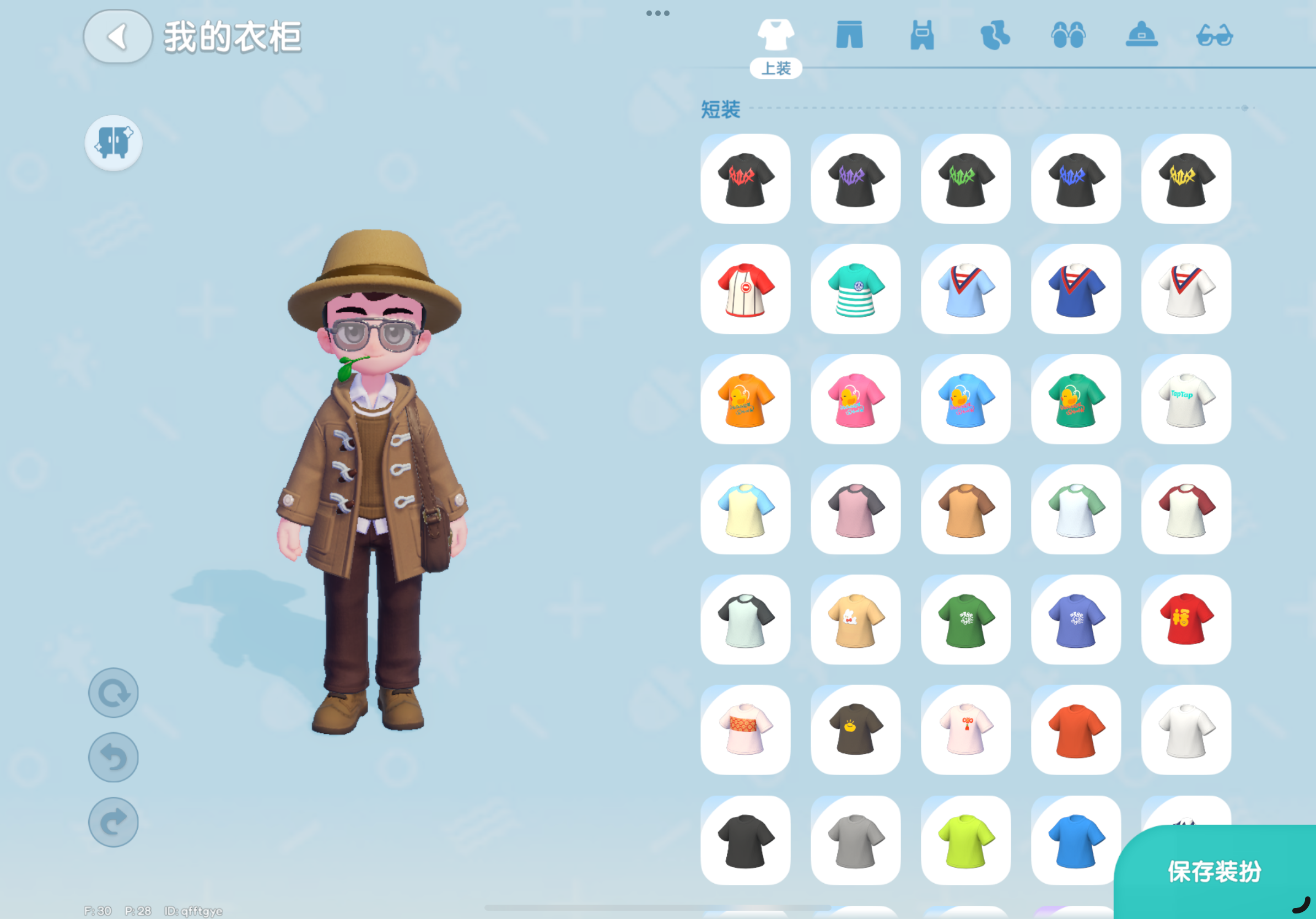Screen dimensions: 1316x919
Task: Switch to the 上装 tab
Action: (x=777, y=68)
